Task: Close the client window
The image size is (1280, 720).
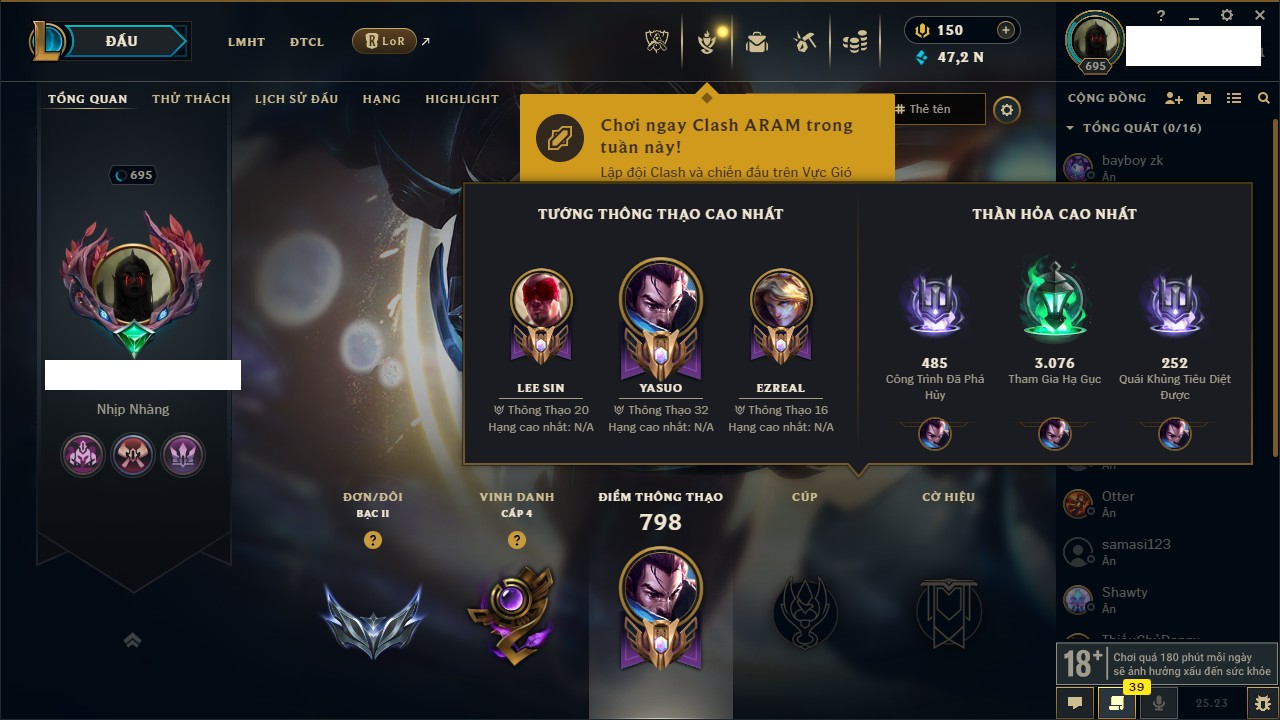Action: pyautogui.click(x=1257, y=15)
